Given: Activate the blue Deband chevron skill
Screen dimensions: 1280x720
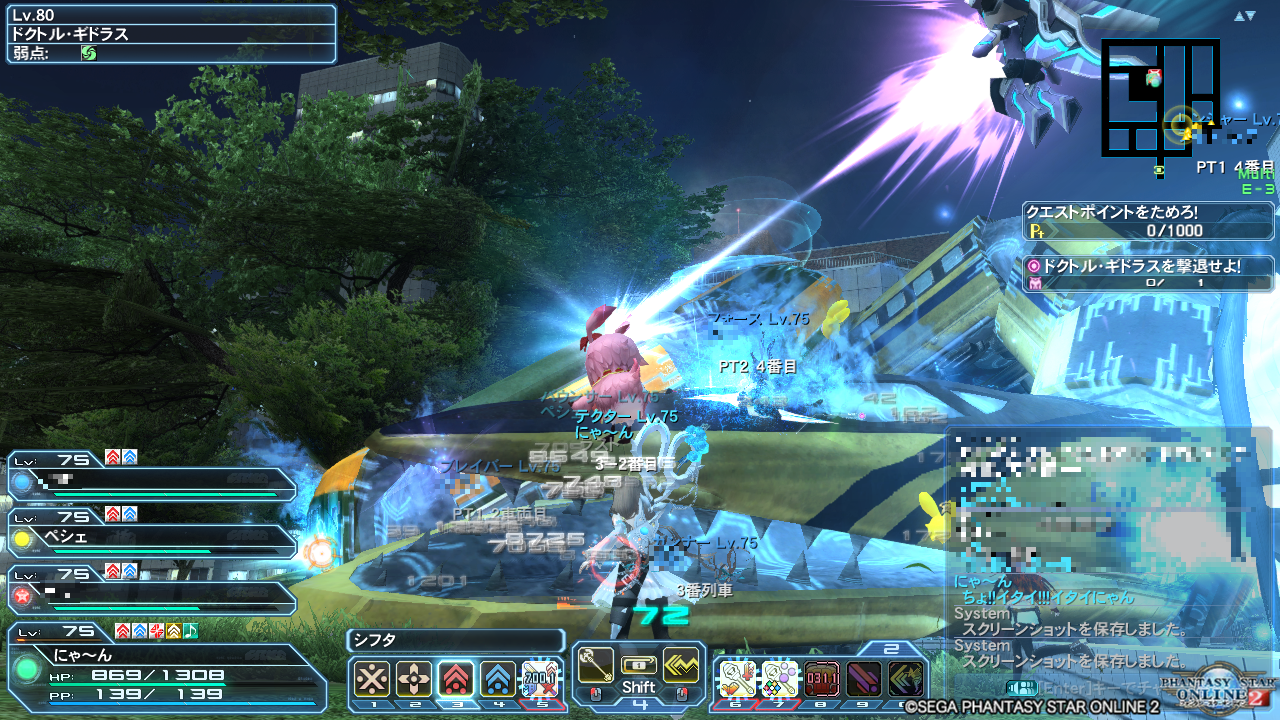Looking at the screenshot, I should click(498, 679).
